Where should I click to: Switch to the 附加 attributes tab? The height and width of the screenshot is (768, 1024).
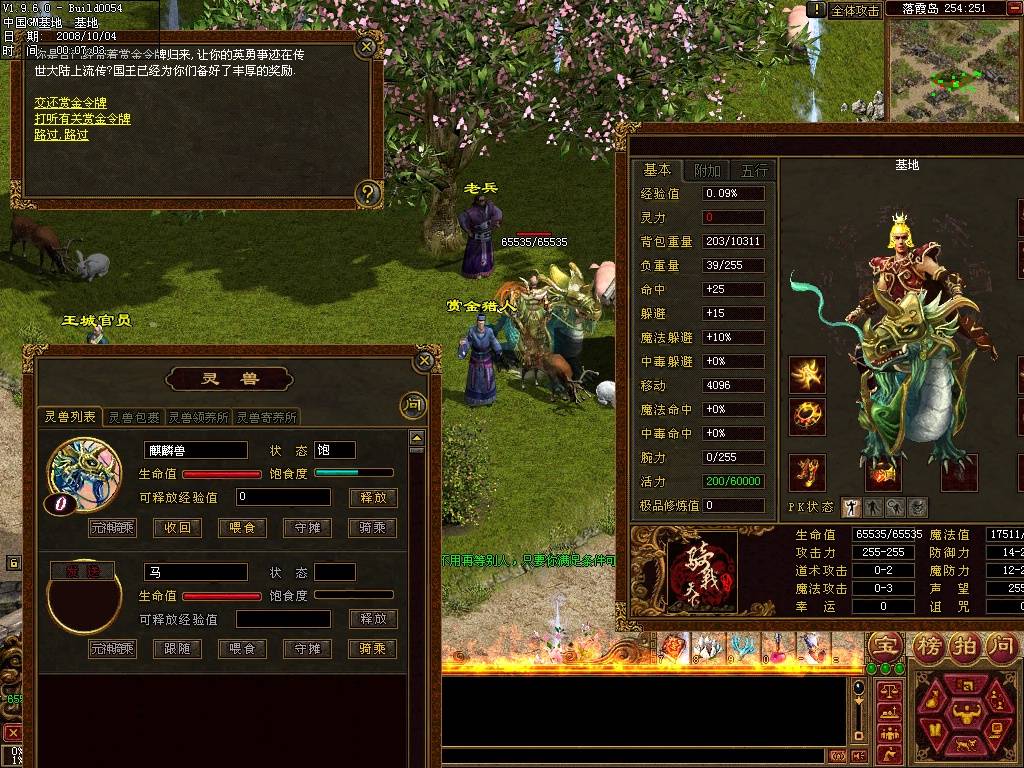point(707,171)
